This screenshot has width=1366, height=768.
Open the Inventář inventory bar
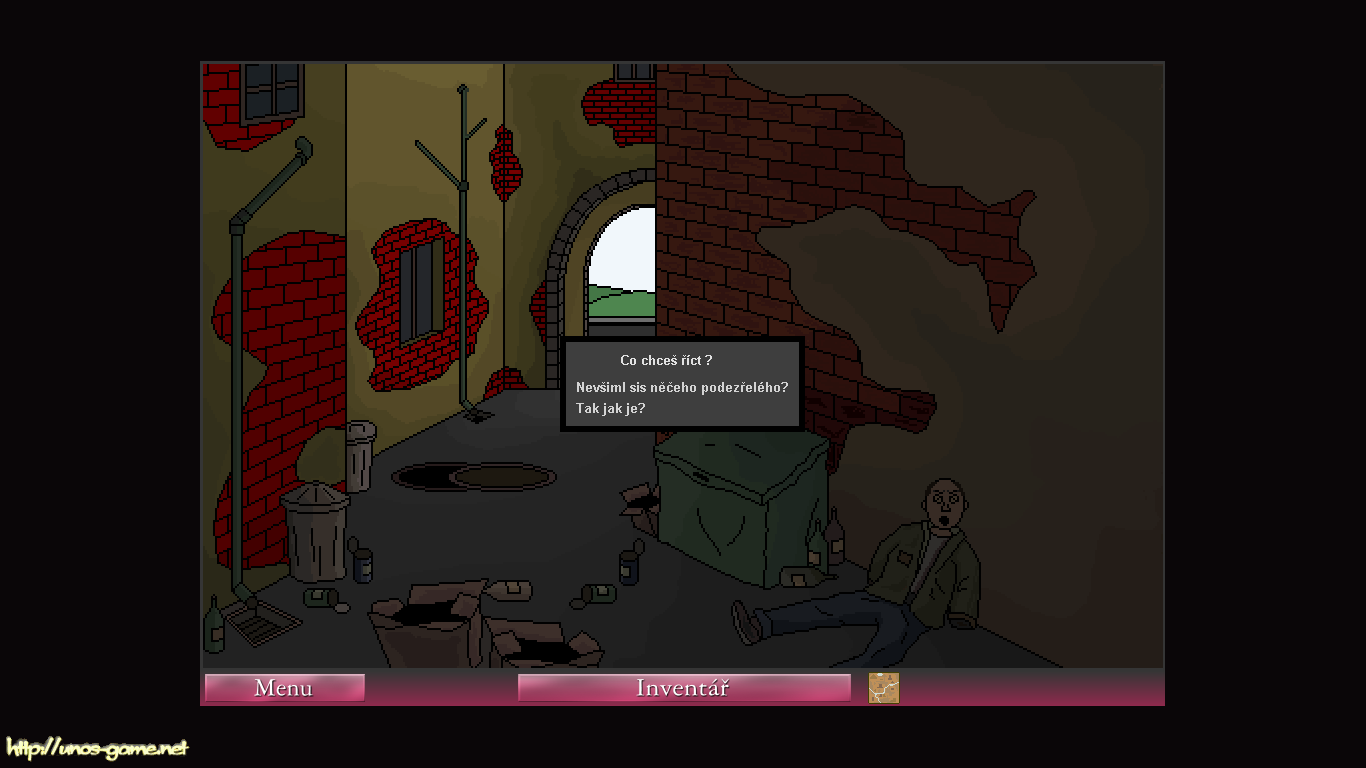point(683,688)
